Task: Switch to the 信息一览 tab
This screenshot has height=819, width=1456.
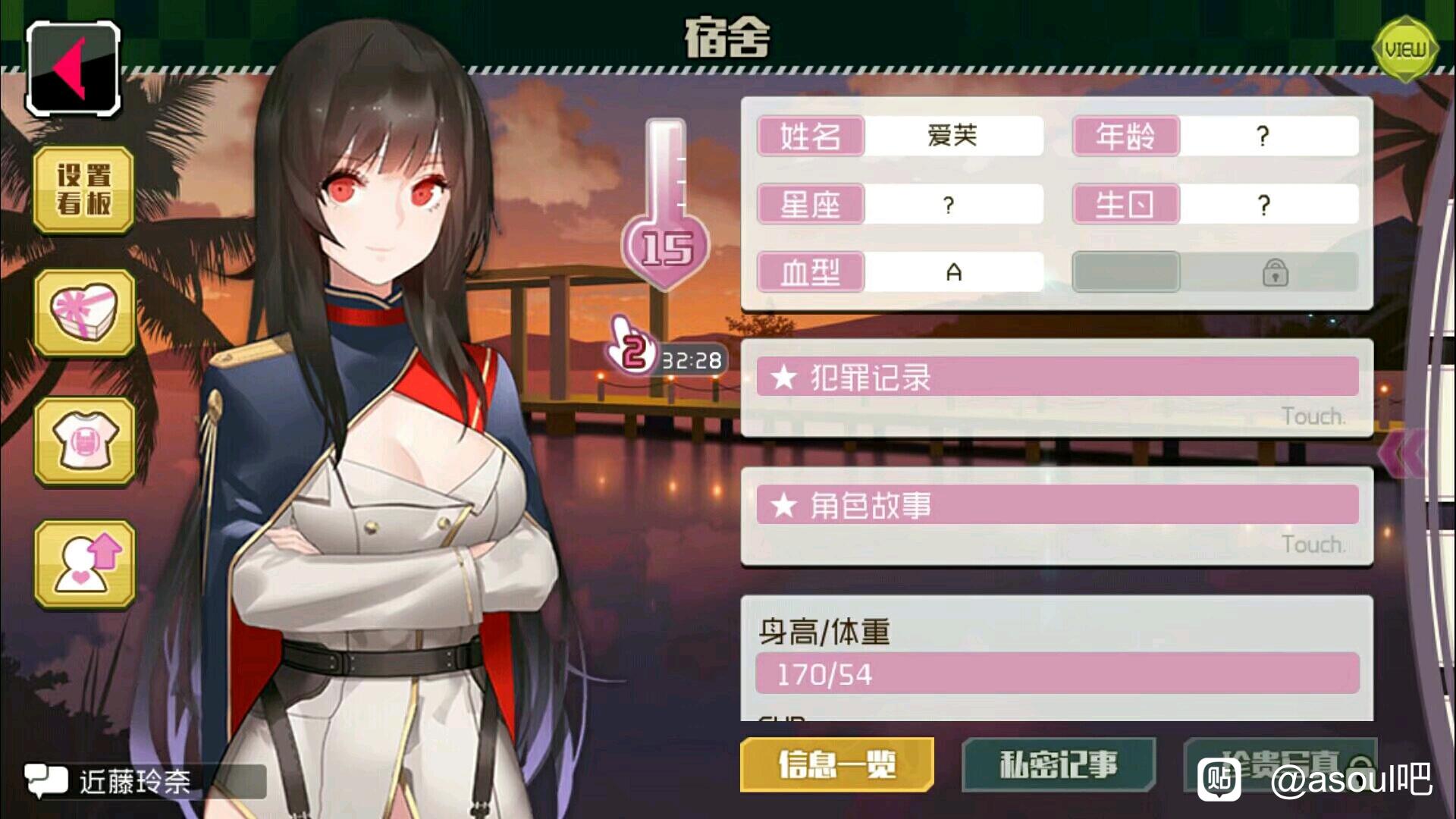Action: [836, 764]
